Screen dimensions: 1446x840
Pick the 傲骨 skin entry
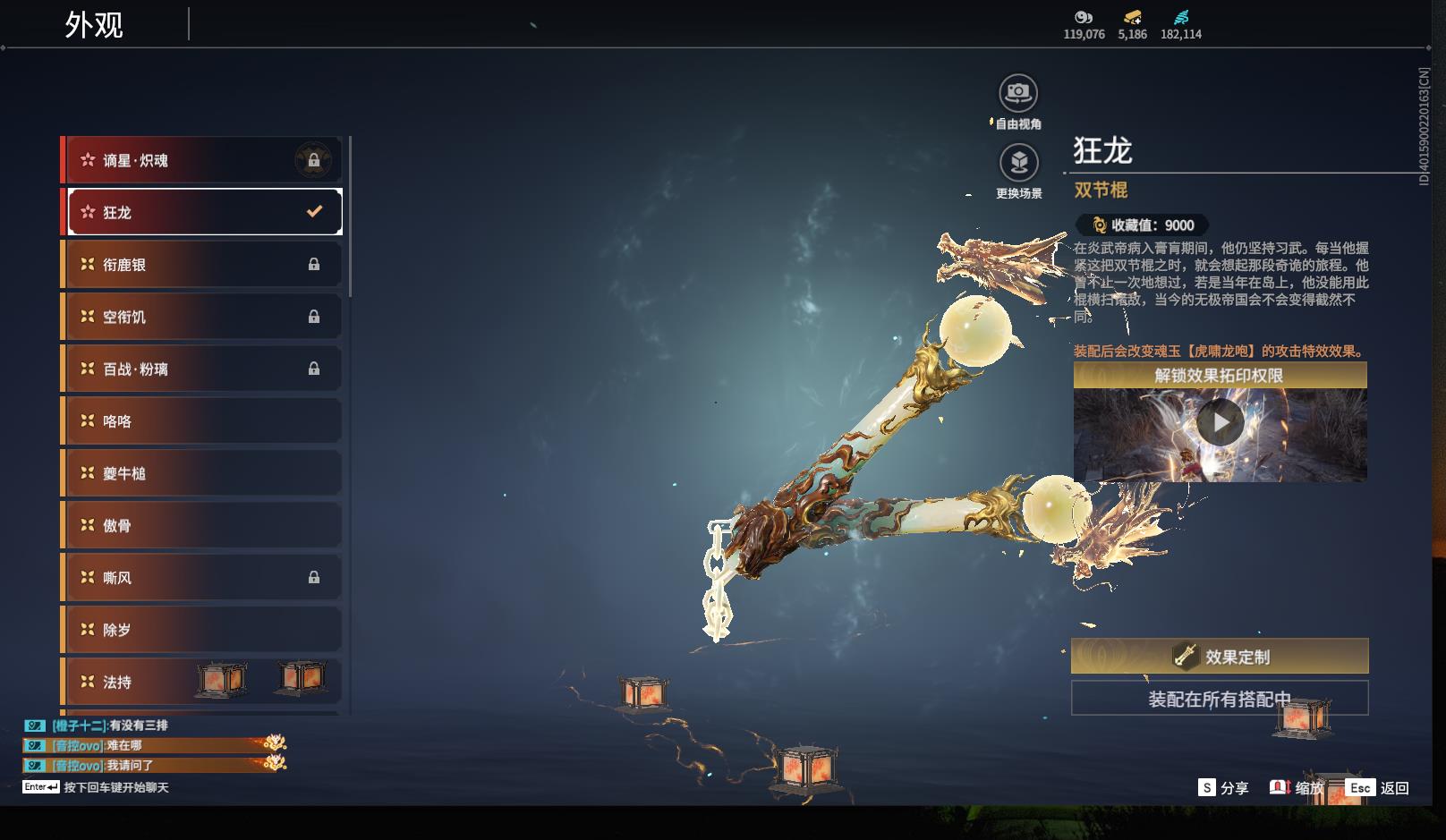point(202,525)
